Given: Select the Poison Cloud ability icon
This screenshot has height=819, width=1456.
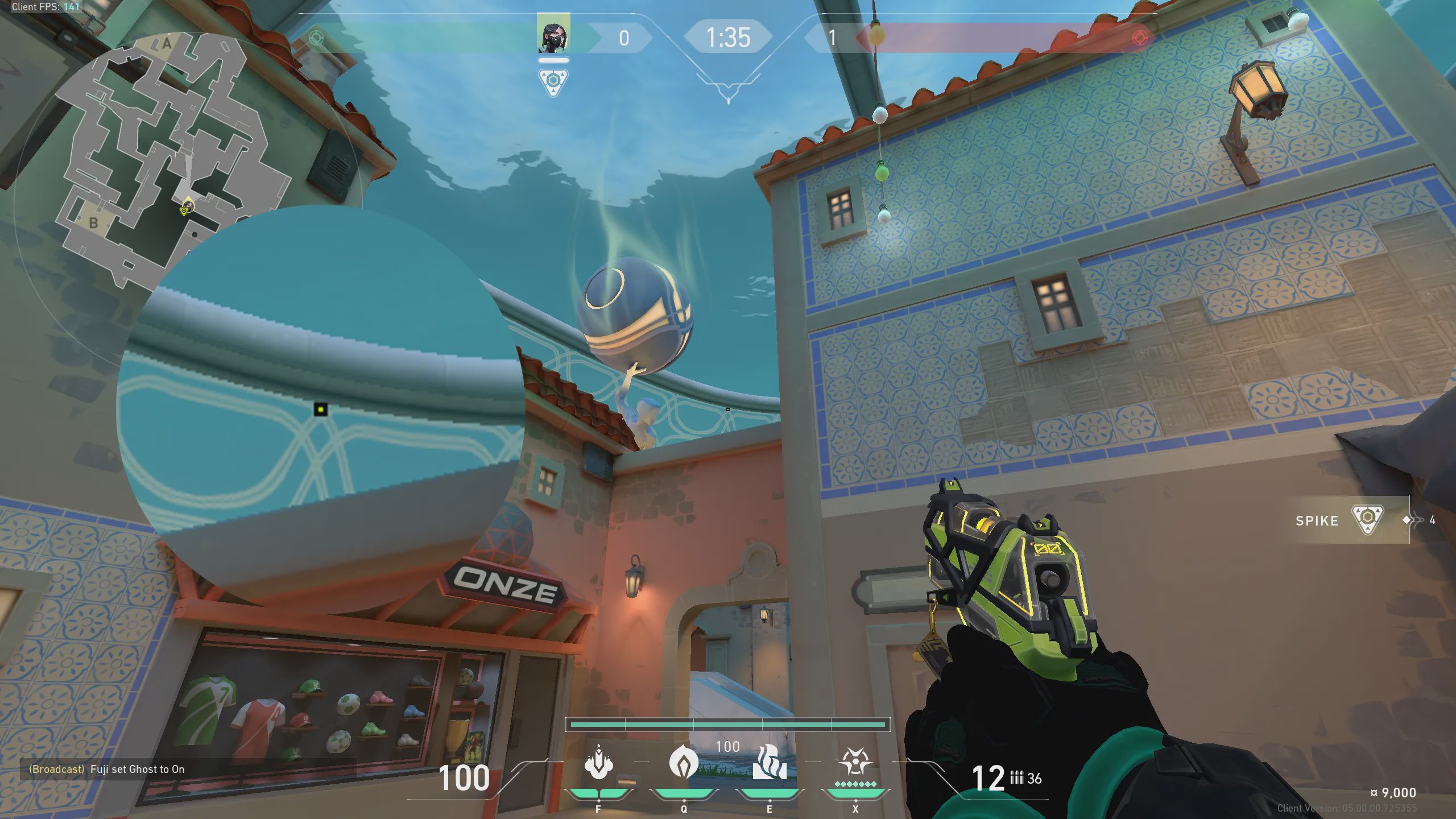Looking at the screenshot, I should pyautogui.click(x=684, y=762).
